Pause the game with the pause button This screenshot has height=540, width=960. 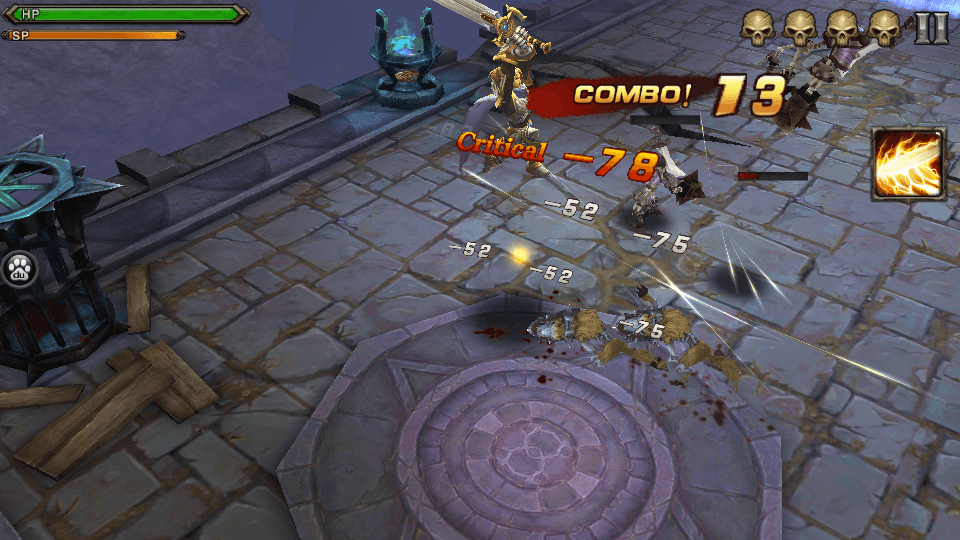(x=931, y=27)
